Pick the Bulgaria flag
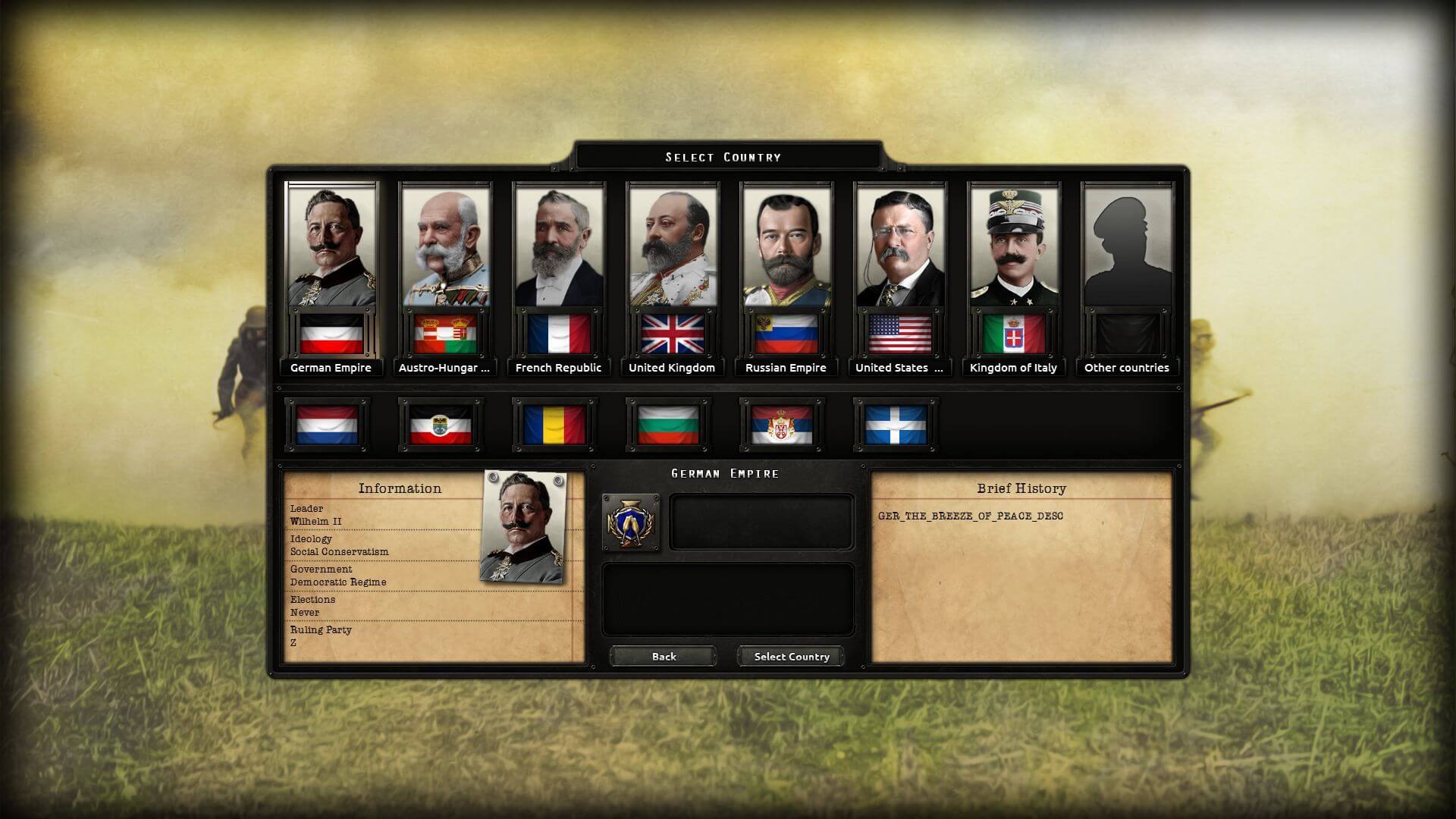This screenshot has width=1456, height=819. 668,425
